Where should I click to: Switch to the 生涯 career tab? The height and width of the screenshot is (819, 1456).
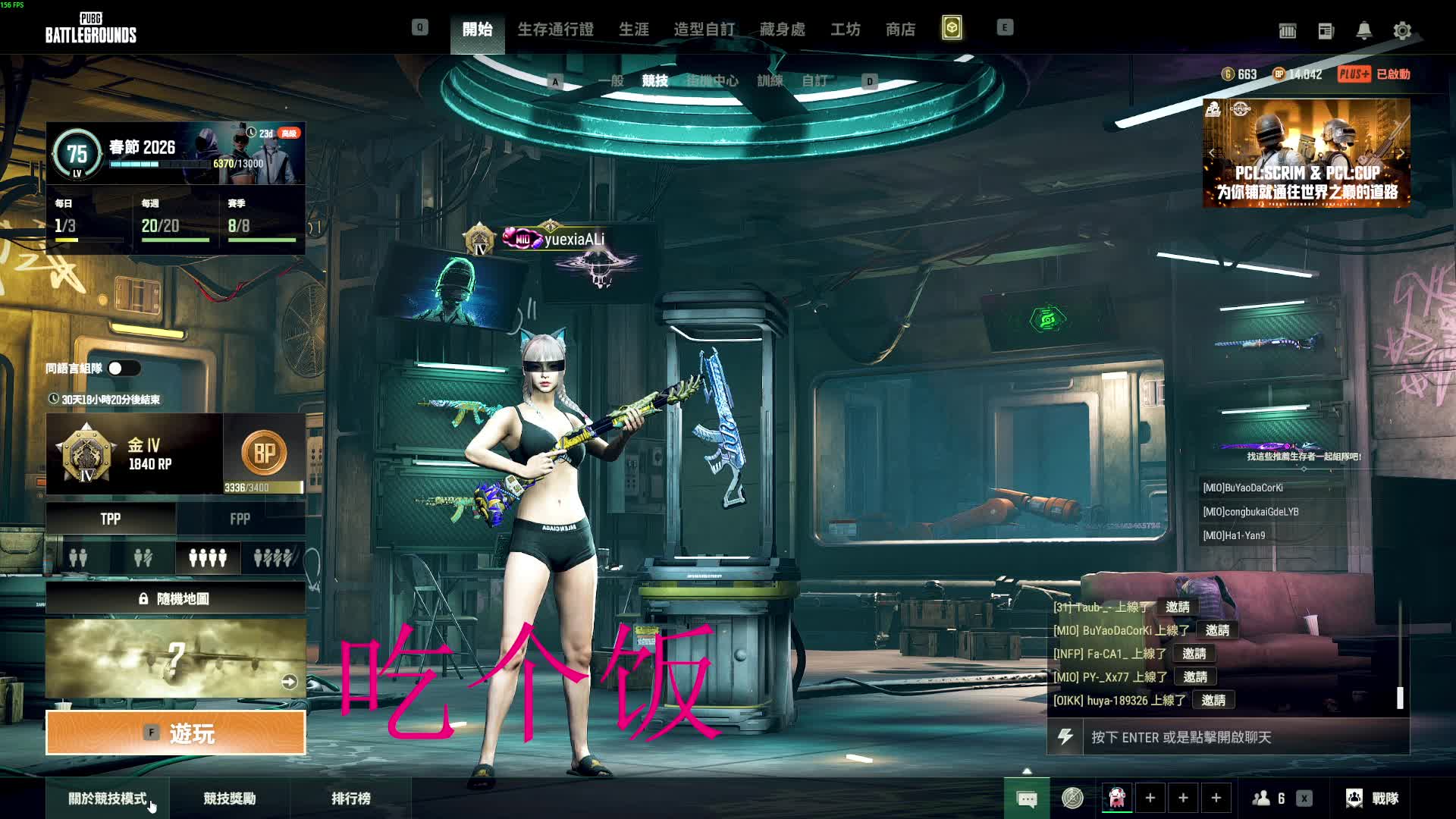pos(634,30)
